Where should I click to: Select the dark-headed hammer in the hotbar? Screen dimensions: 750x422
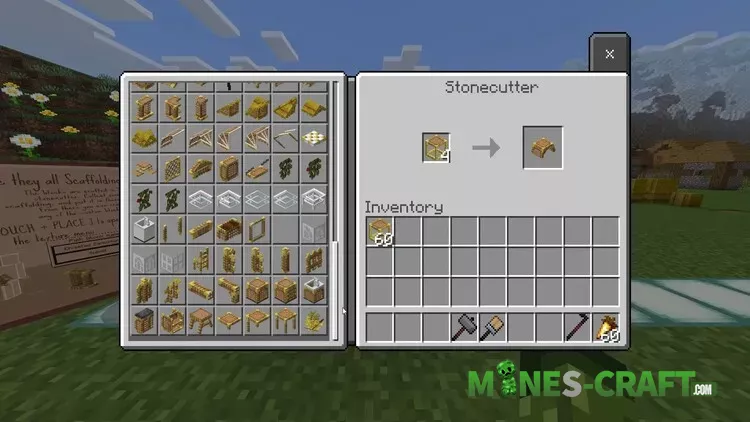pyautogui.click(x=464, y=326)
